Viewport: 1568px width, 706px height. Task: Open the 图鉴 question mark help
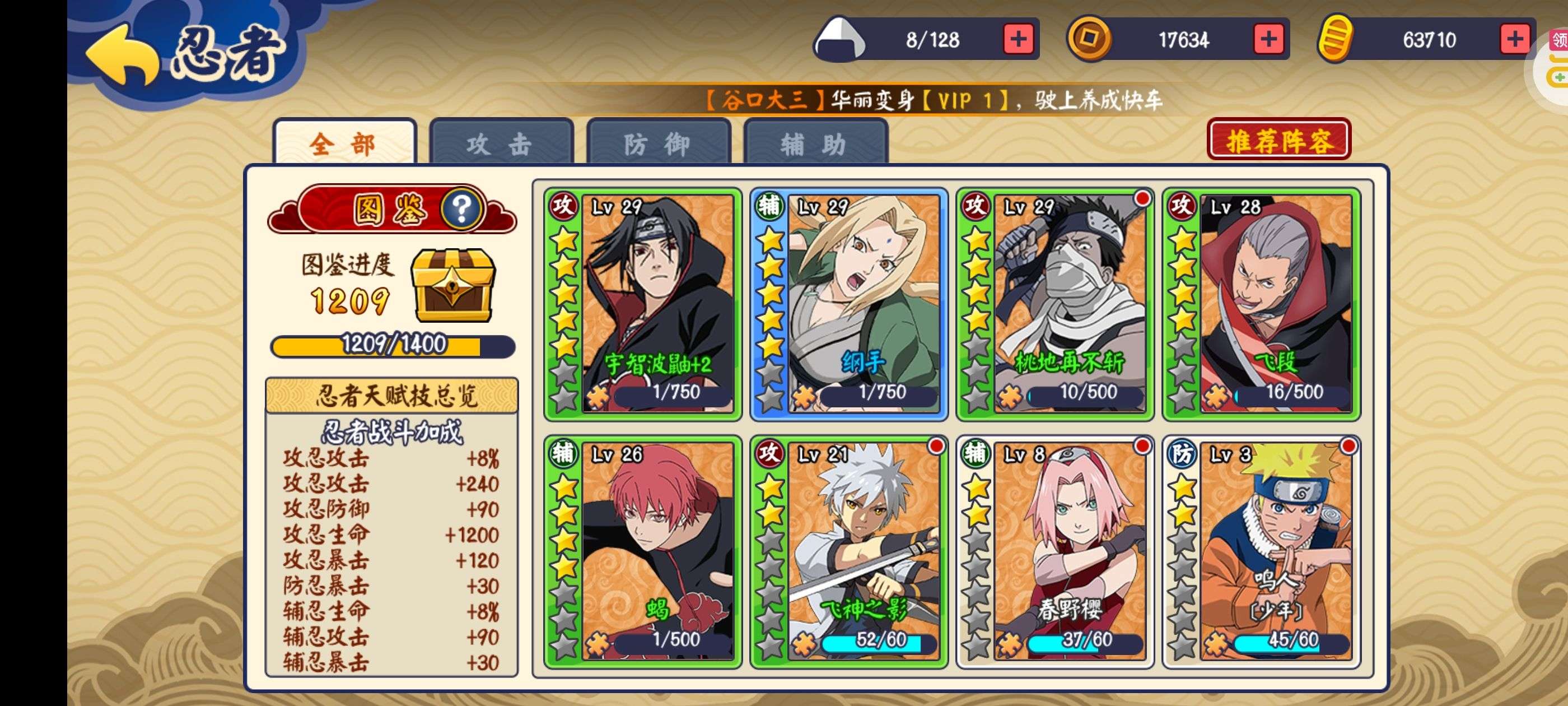pyautogui.click(x=462, y=209)
